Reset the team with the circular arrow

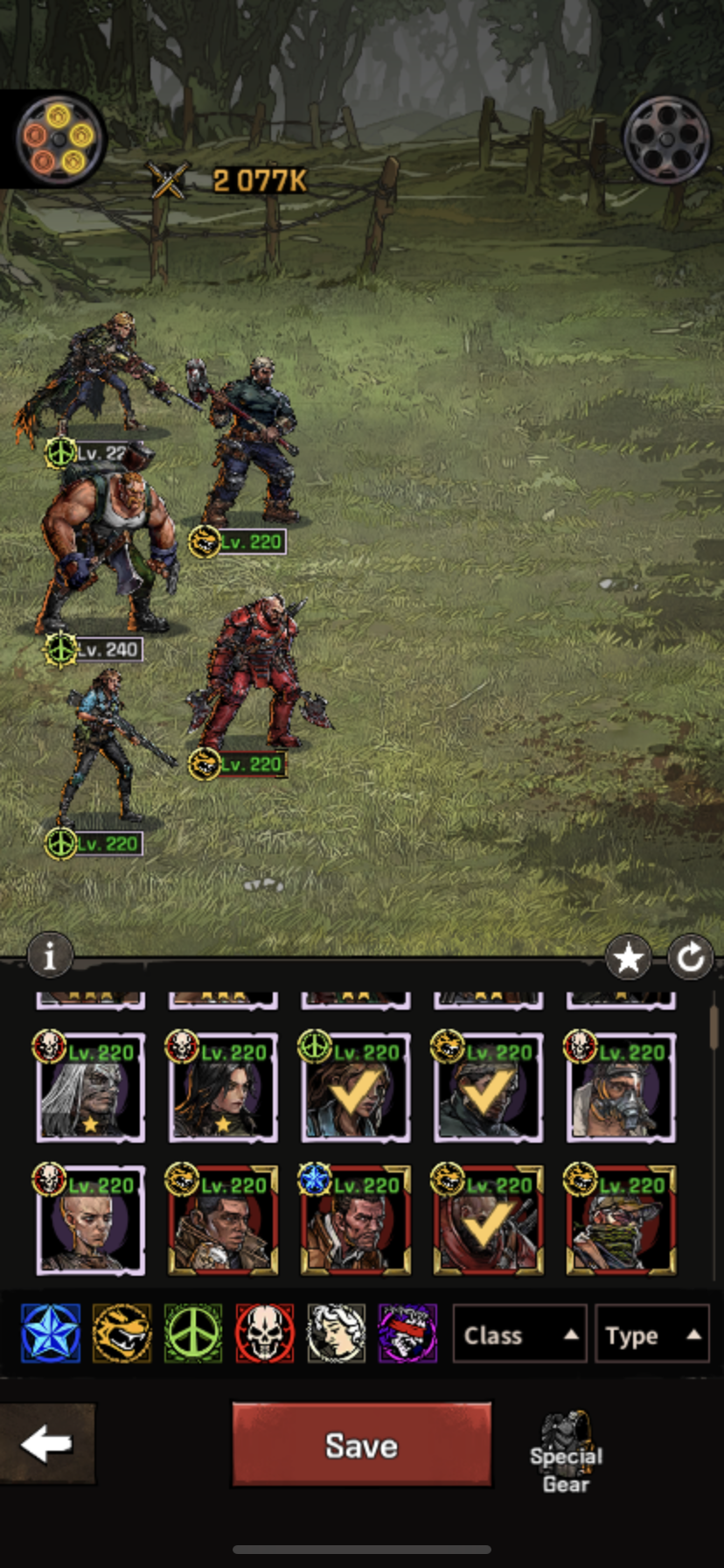690,959
